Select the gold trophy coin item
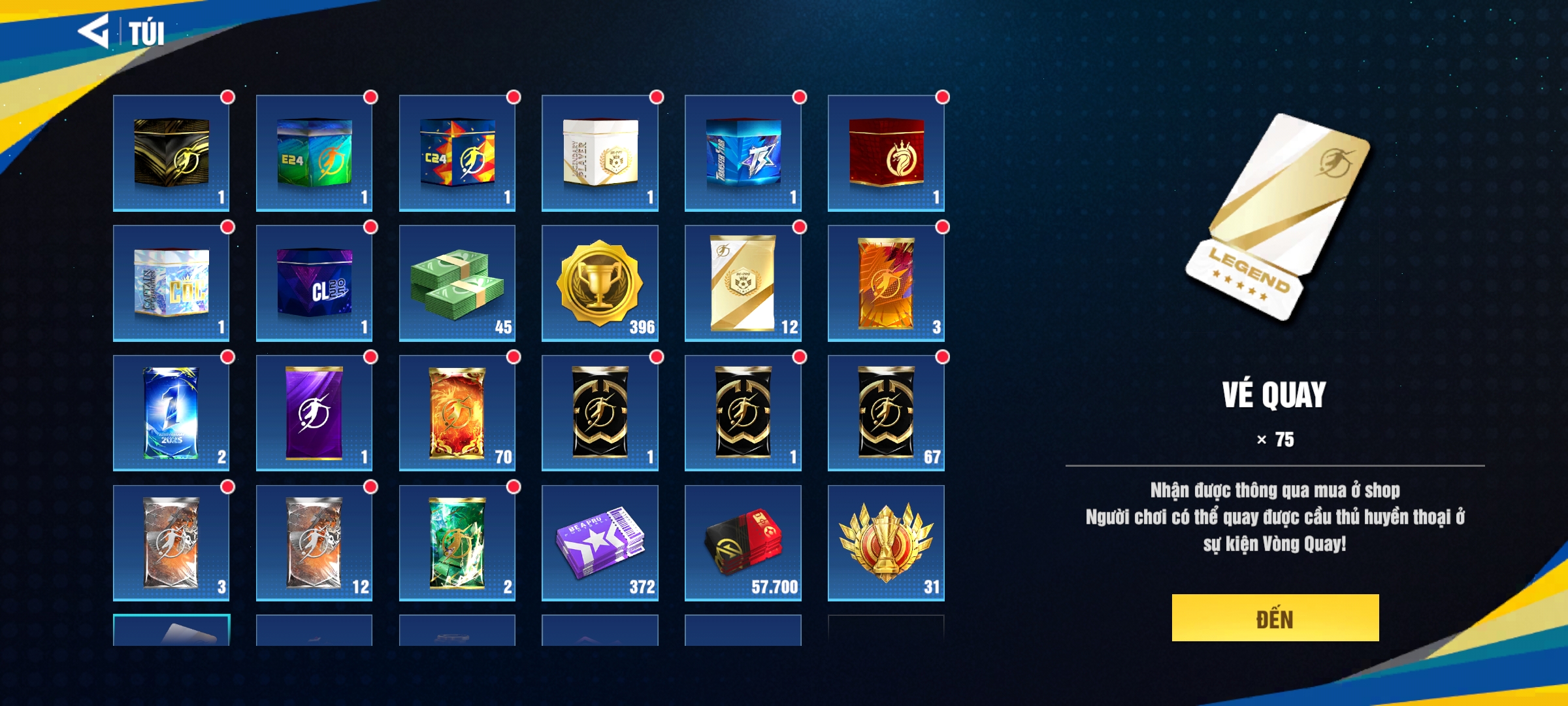Screen dimensions: 1568x706 [x=600, y=283]
